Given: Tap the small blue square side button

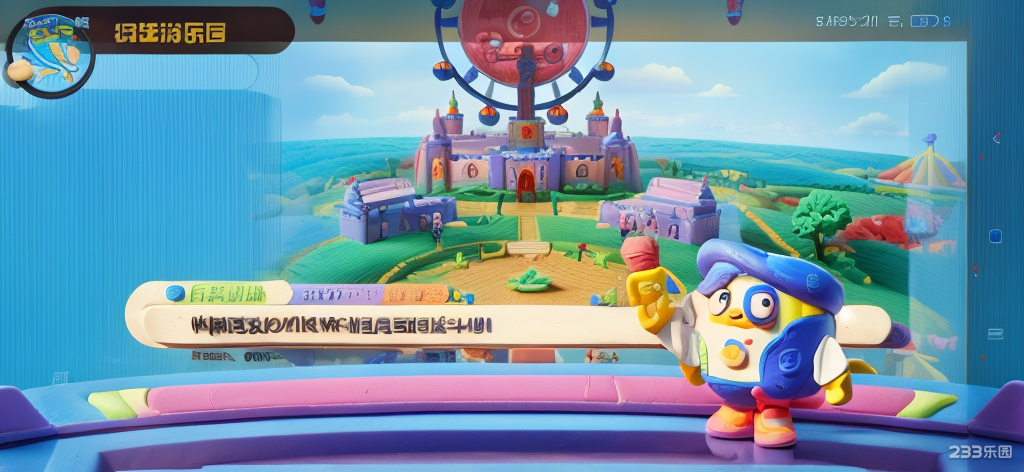Looking at the screenshot, I should pos(995,237).
